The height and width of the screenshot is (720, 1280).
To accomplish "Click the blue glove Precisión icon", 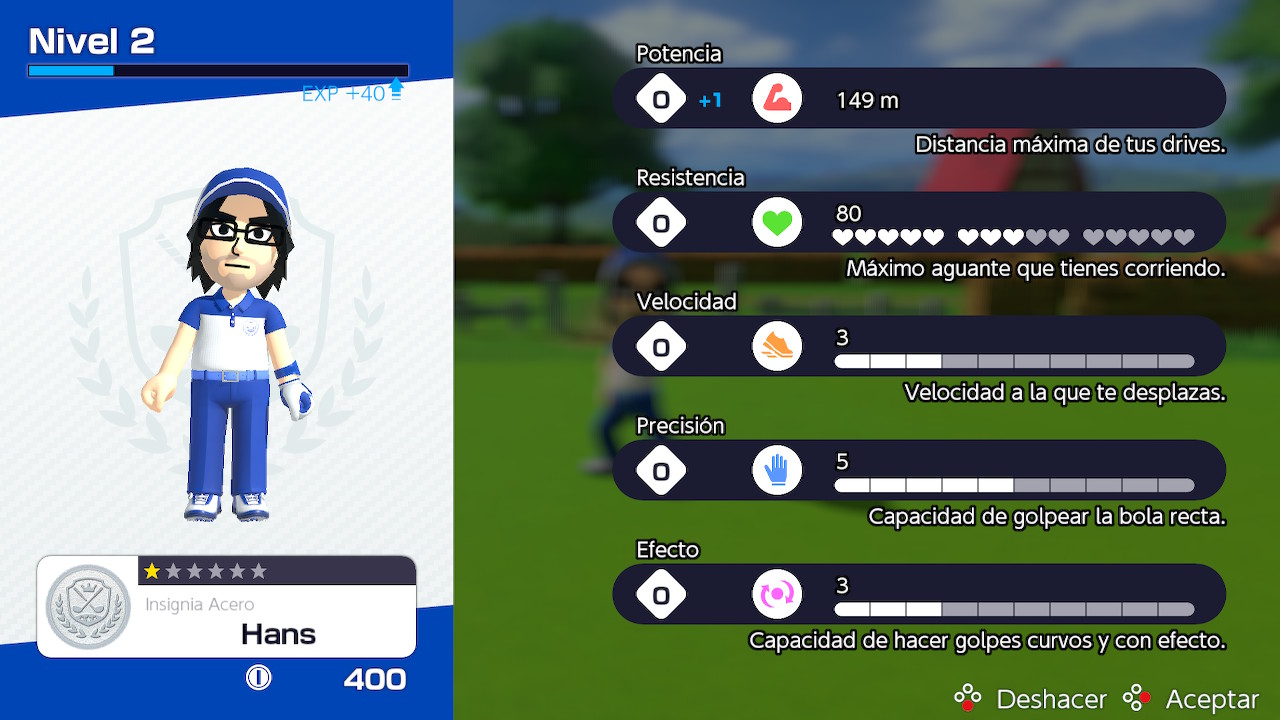I will [777, 470].
